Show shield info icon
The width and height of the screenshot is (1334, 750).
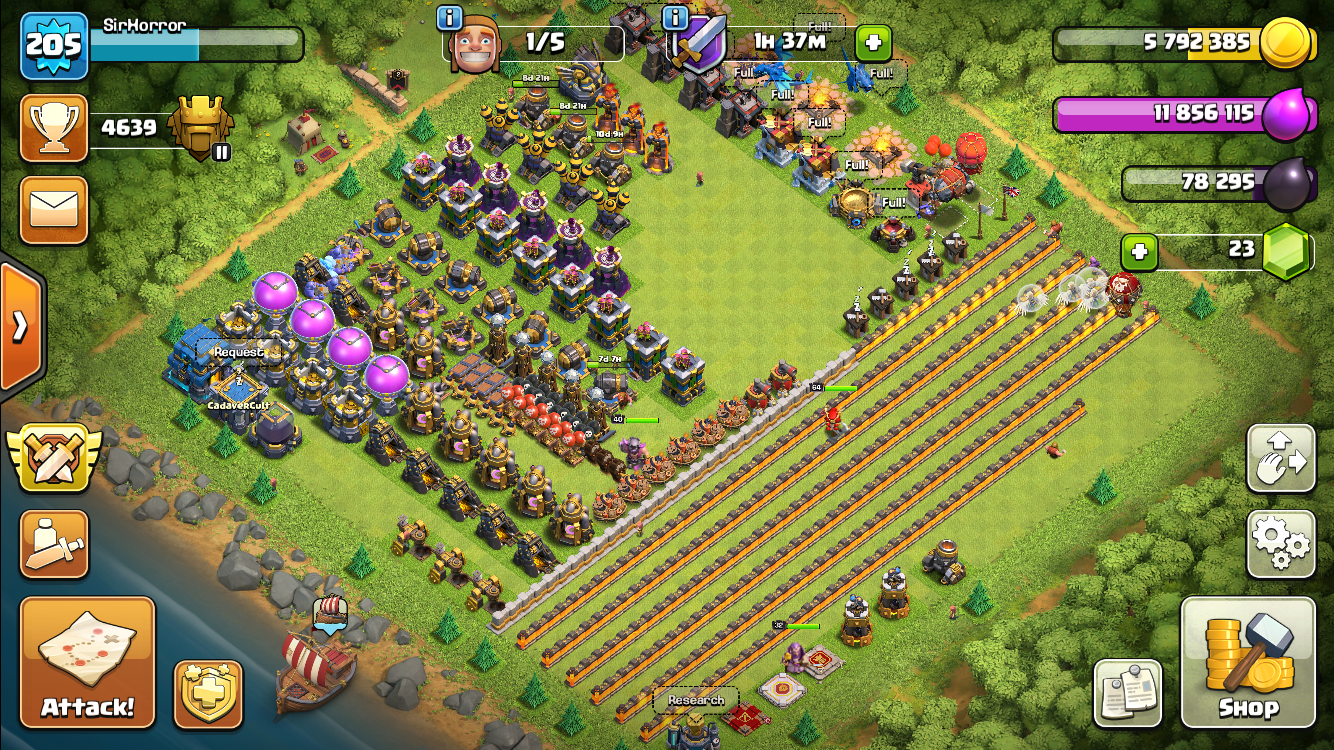[x=675, y=17]
